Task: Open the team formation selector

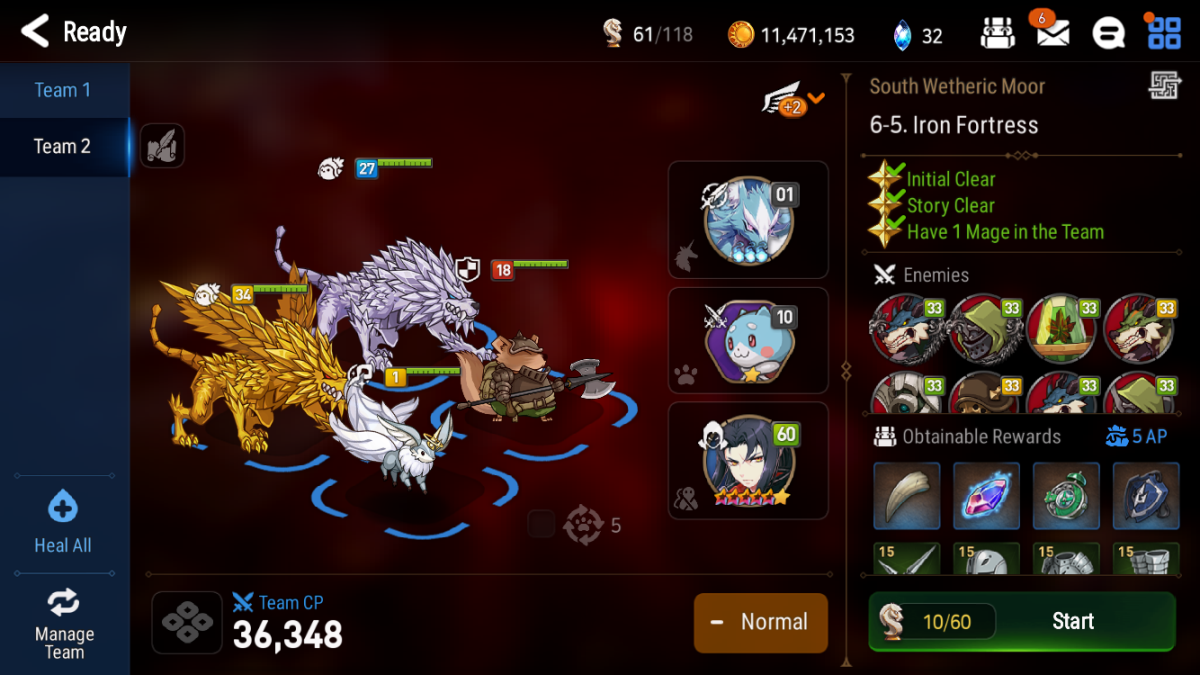Action: [187, 622]
